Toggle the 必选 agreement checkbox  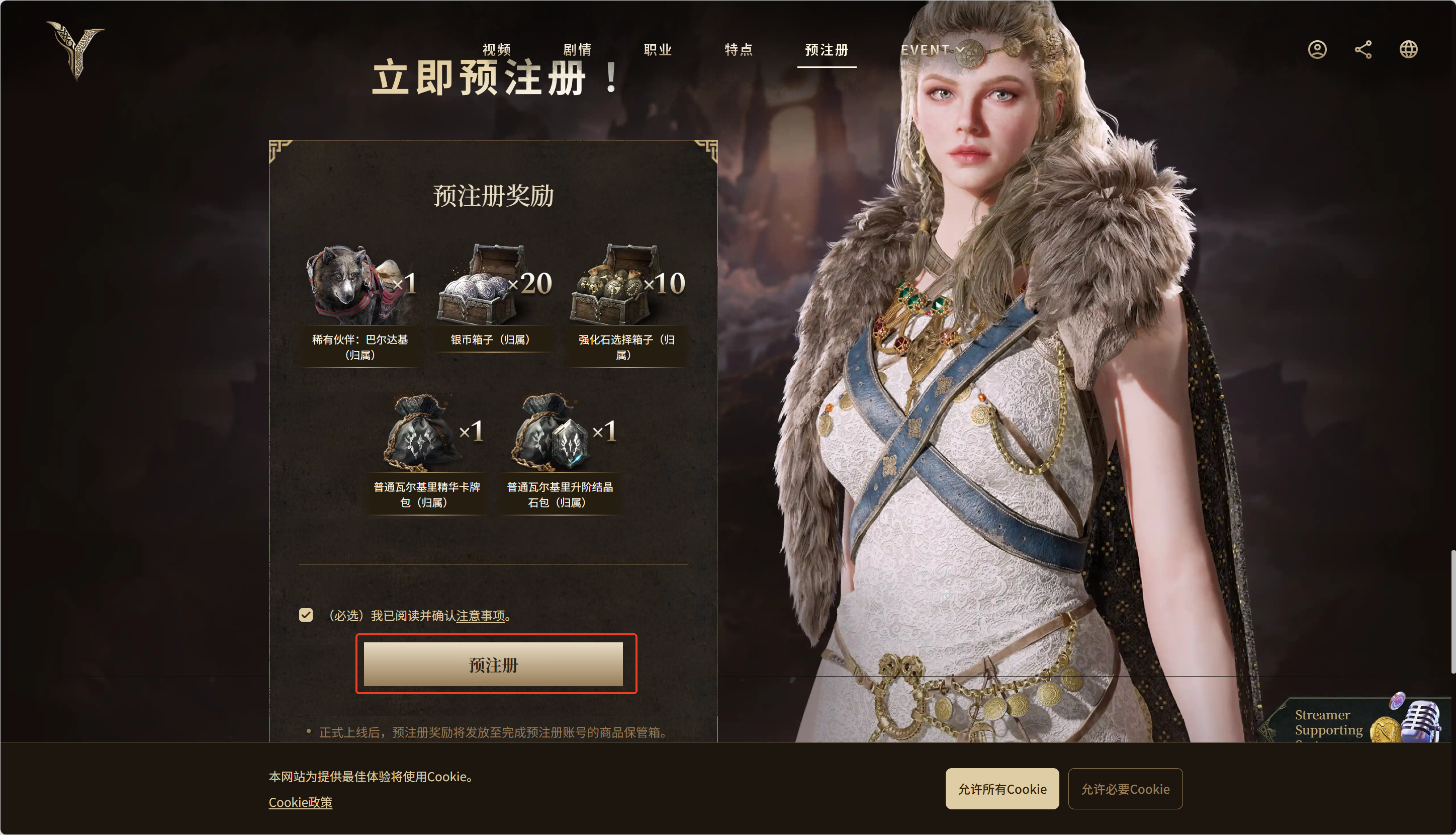306,615
